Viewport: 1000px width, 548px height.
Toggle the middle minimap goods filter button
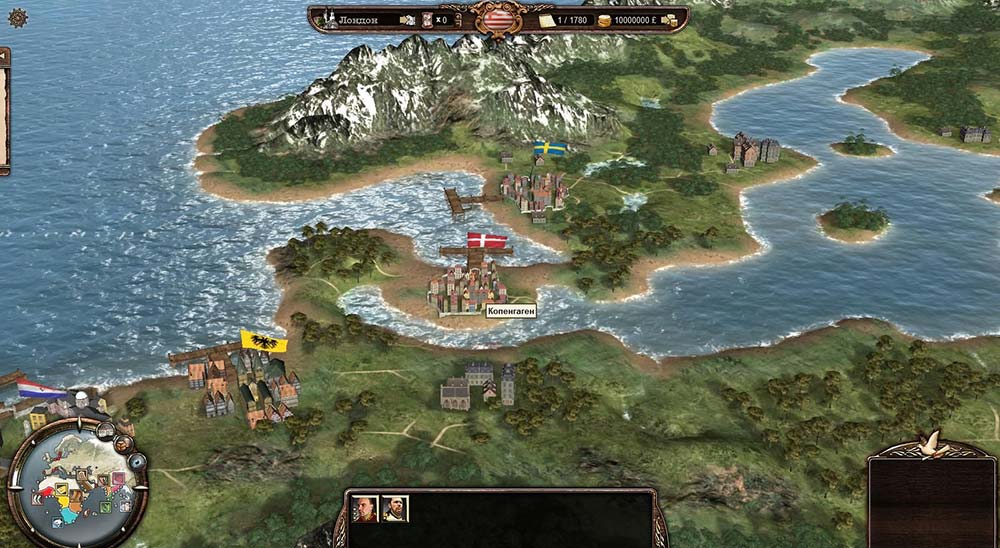tap(124, 443)
